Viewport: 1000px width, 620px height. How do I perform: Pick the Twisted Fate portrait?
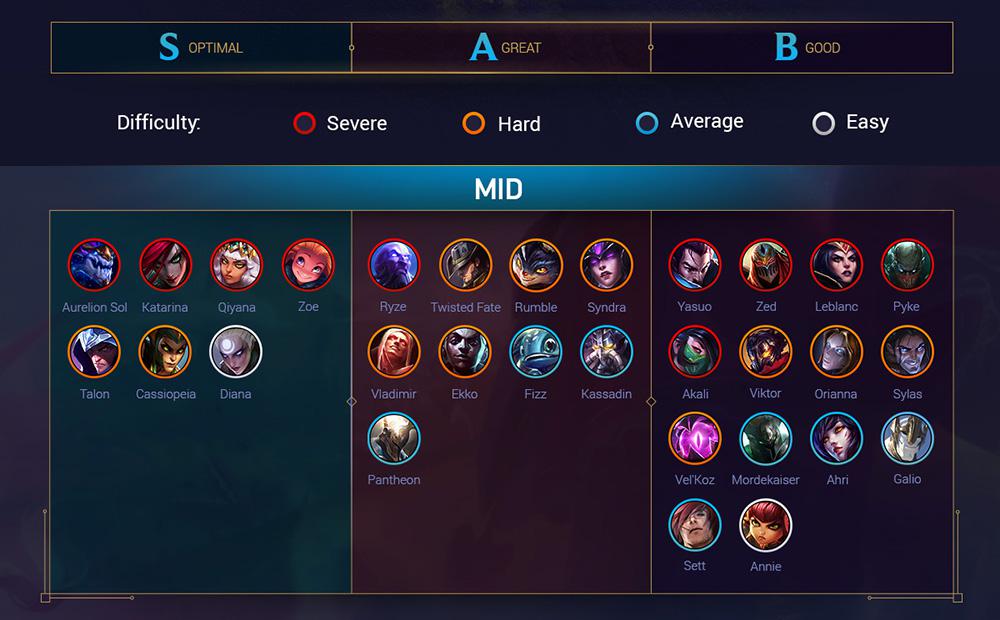tap(465, 265)
